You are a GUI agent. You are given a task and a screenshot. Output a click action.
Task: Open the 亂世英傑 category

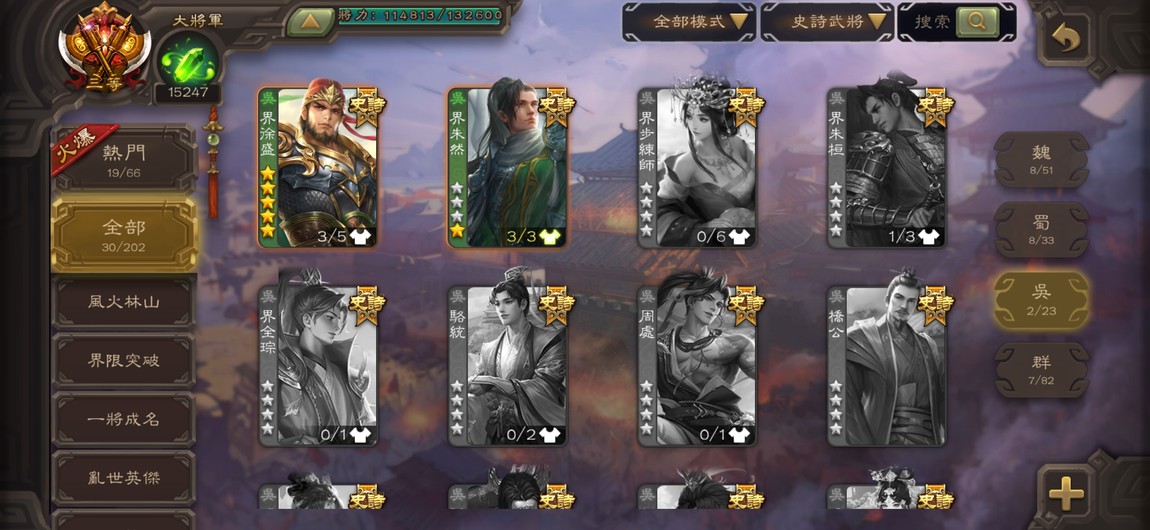[x=124, y=478]
